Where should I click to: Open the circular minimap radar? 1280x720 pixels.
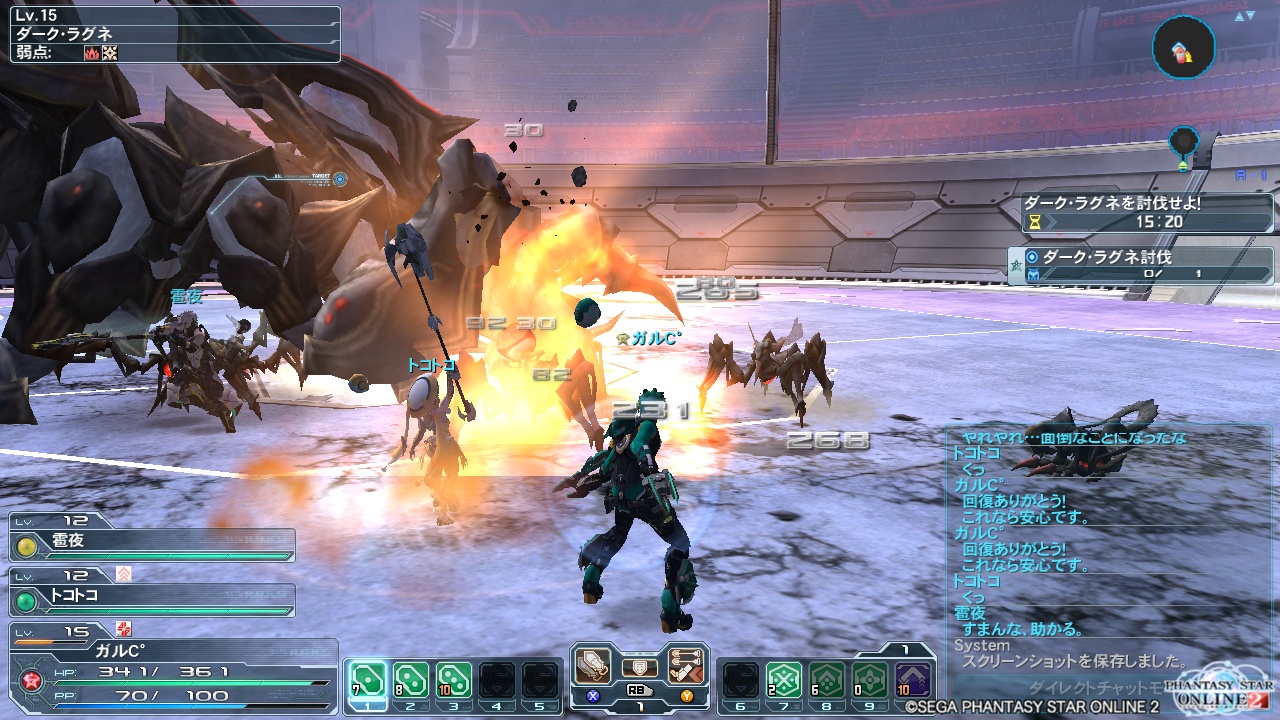(x=1183, y=47)
